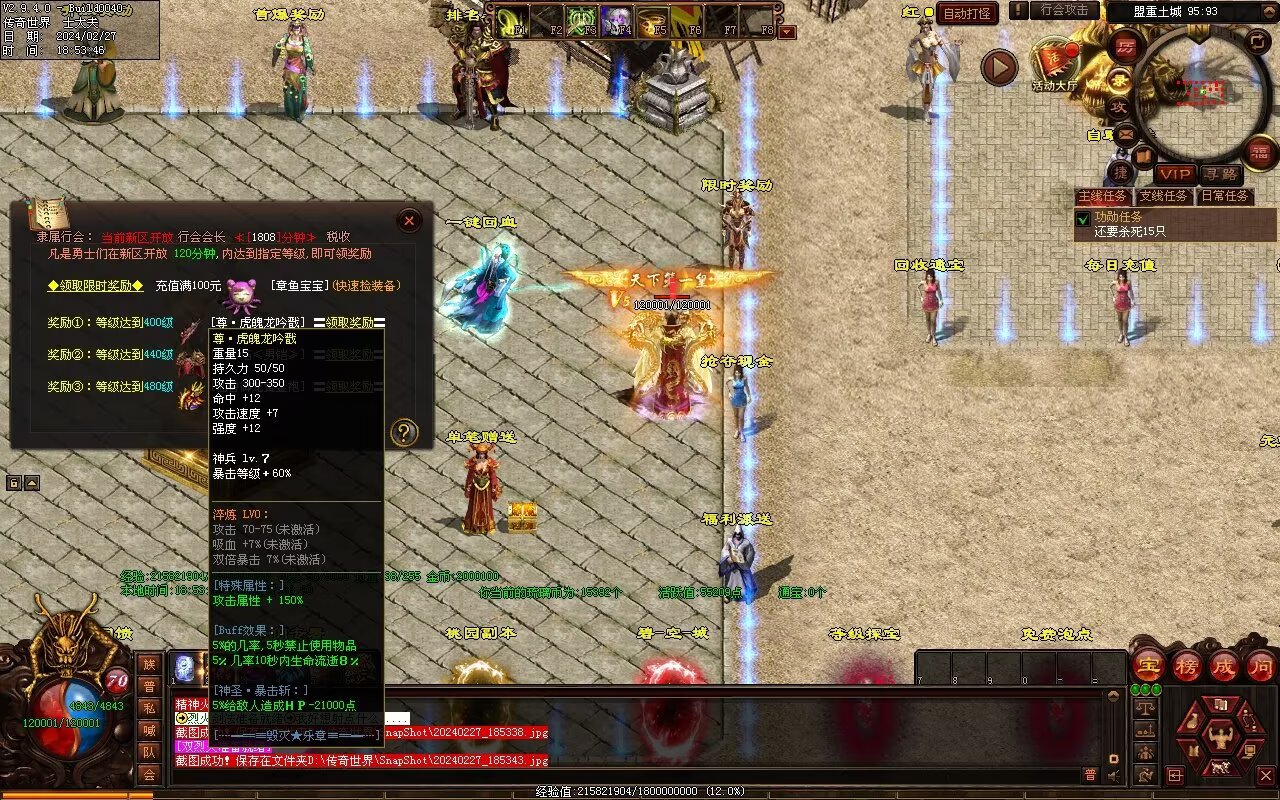Click the 行会攻击 guild attack button
Image resolution: width=1280 pixels, height=800 pixels.
click(x=1064, y=10)
